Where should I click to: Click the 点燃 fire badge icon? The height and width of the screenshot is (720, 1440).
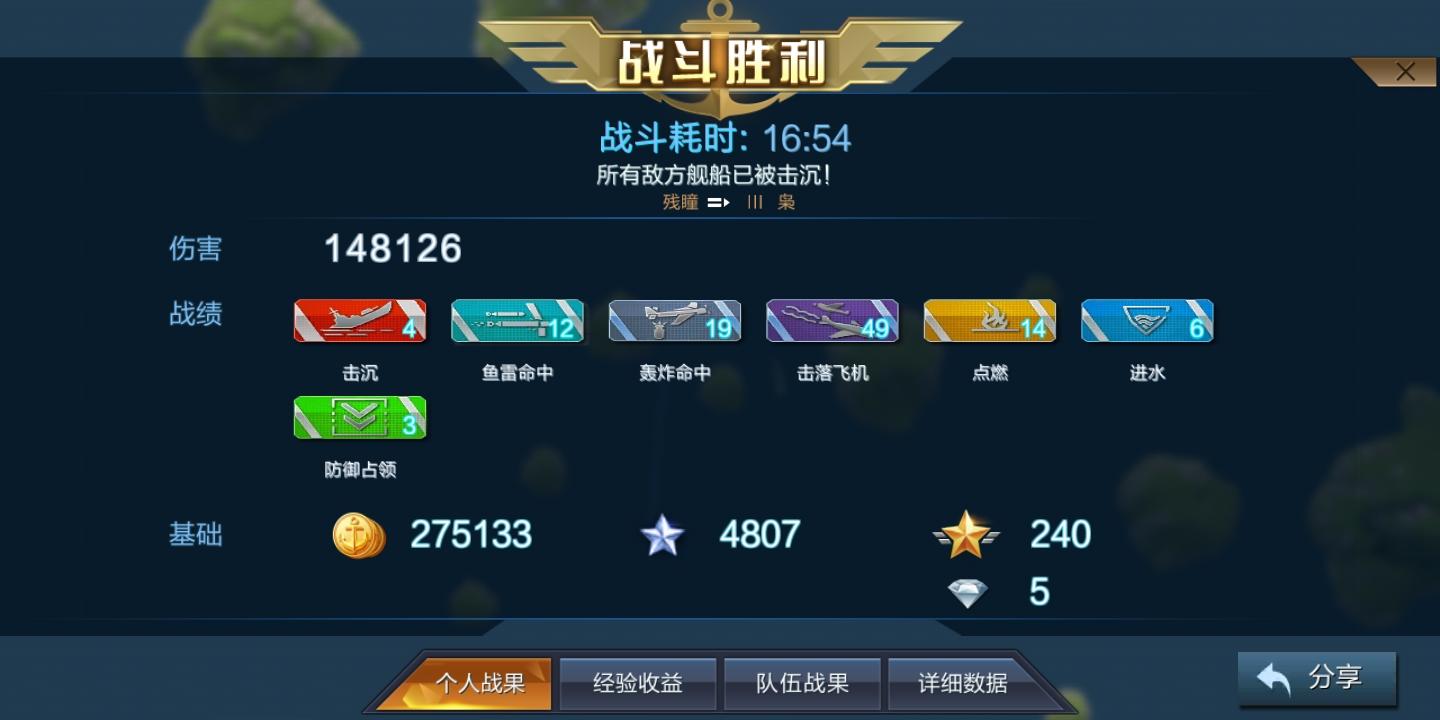[x=989, y=320]
